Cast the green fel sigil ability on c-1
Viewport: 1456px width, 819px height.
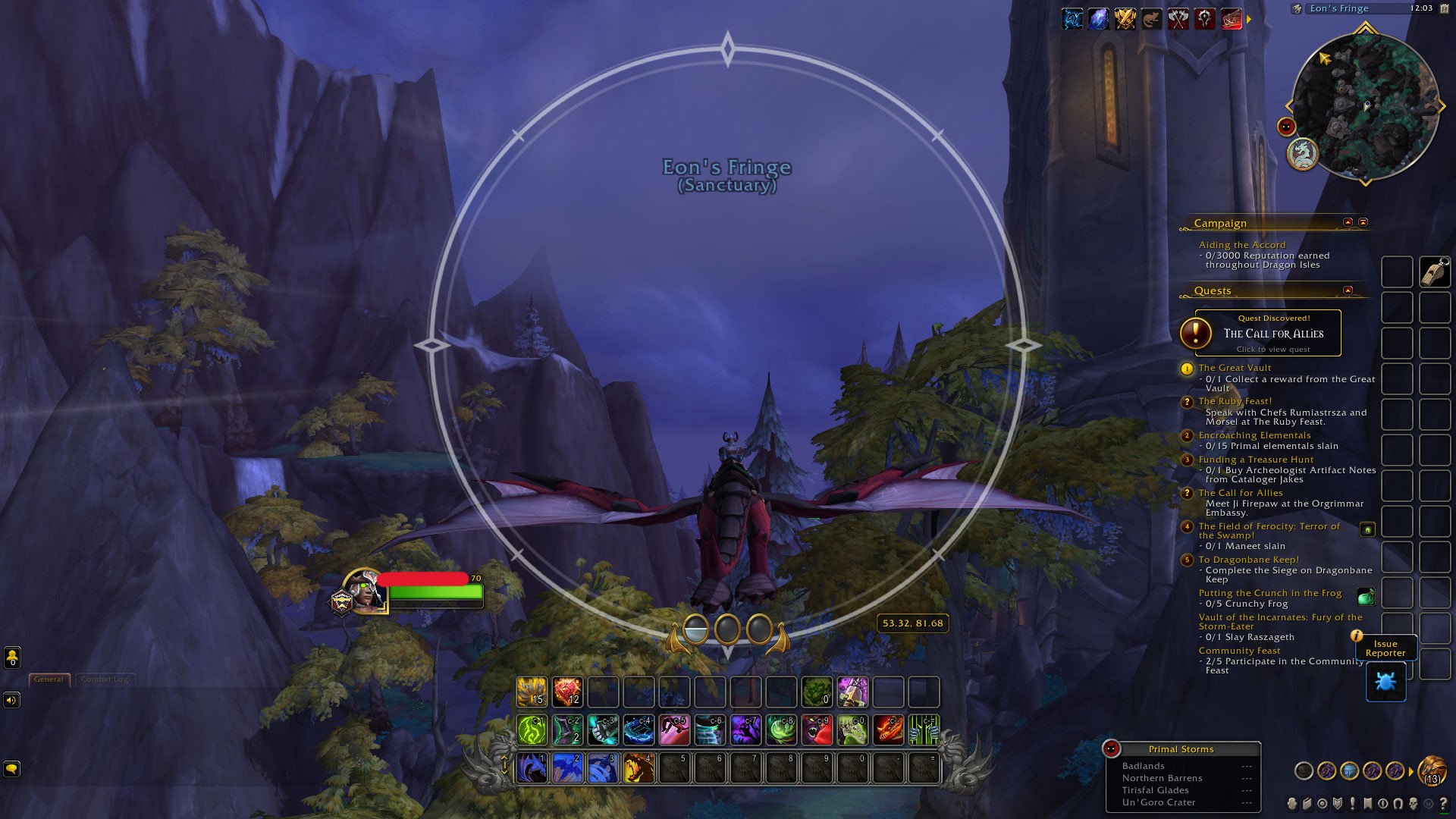click(532, 730)
